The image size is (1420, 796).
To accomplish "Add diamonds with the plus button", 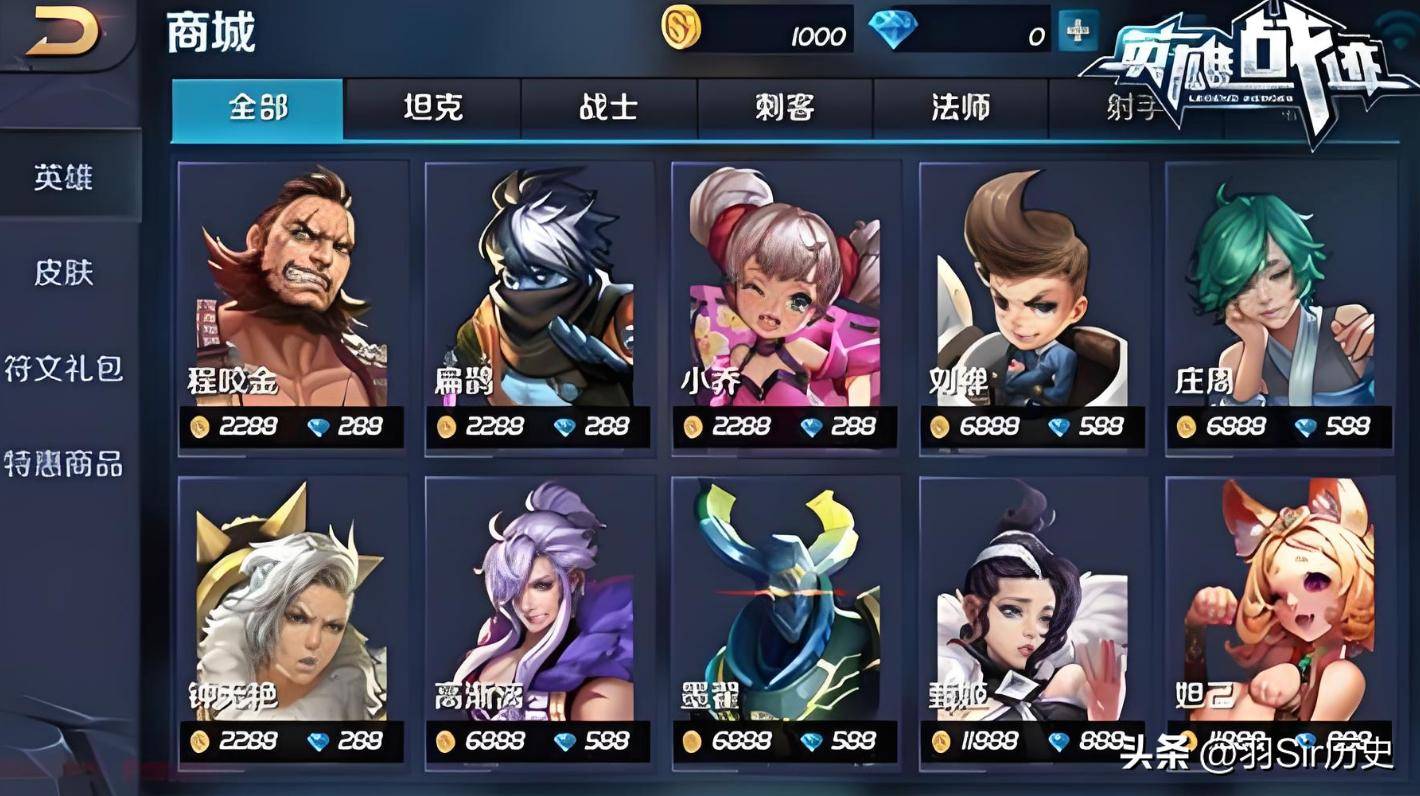I will [x=1078, y=32].
